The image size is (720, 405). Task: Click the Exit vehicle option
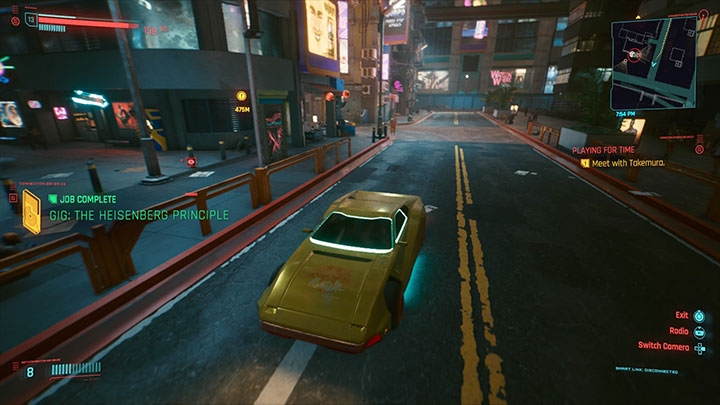click(682, 314)
